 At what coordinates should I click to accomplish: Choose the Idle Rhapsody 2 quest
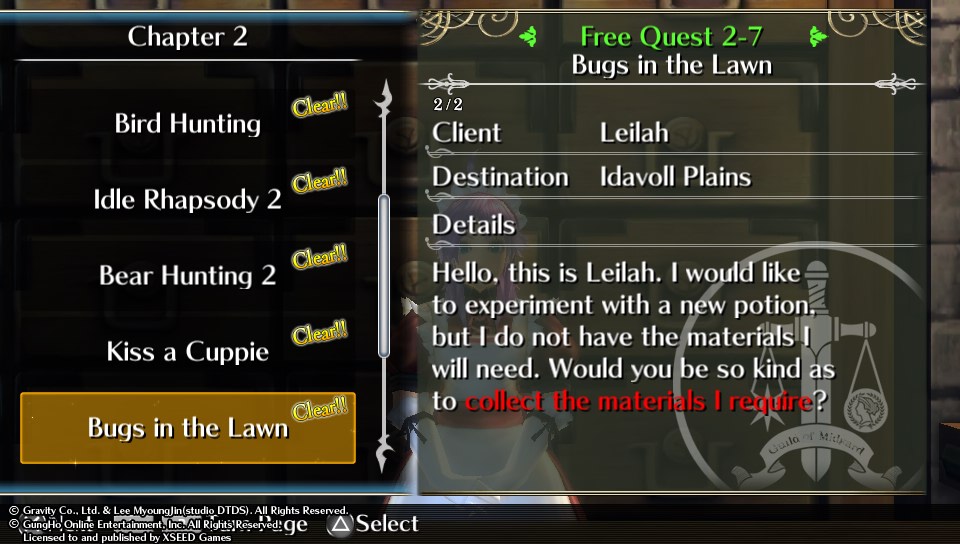pos(188,199)
